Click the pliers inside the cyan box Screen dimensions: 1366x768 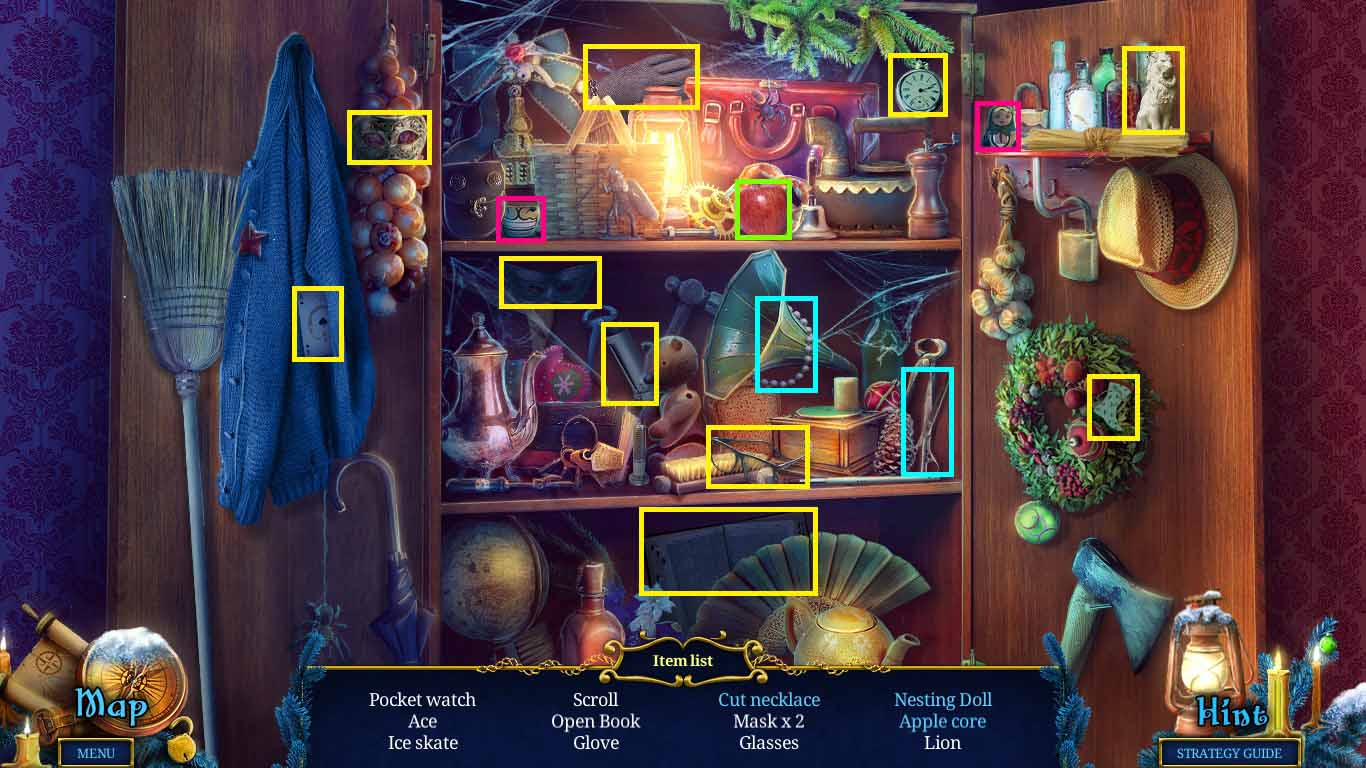click(x=928, y=420)
